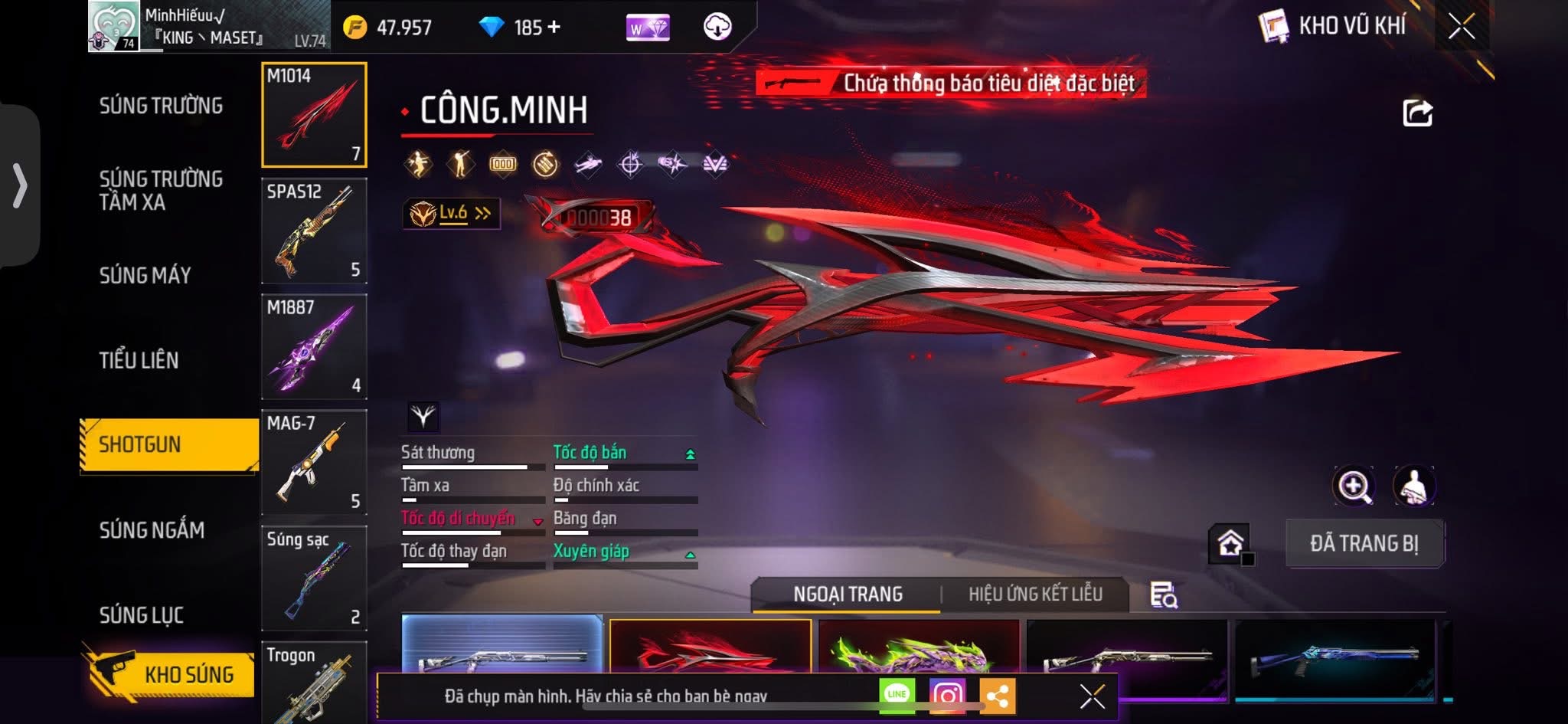The width and height of the screenshot is (1568, 724).
Task: Share the skin using the share arrow icon
Action: [1417, 113]
